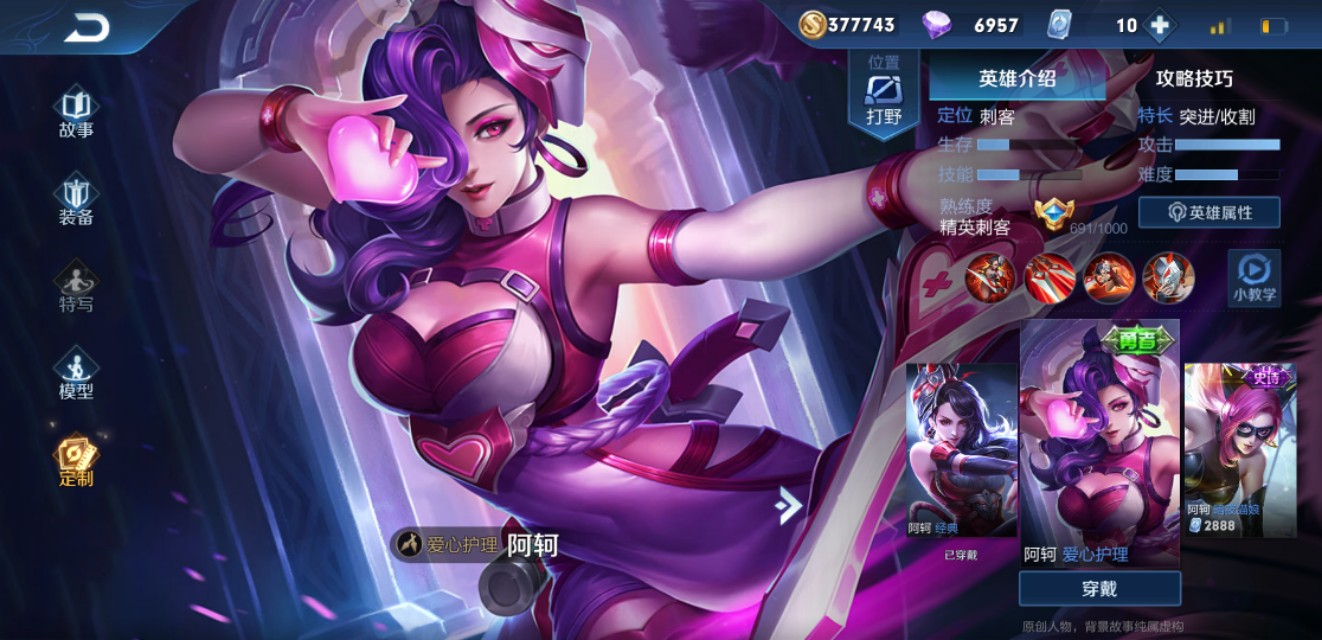This screenshot has width=1322, height=640.
Task: Go back using the return arrow
Action: click(x=87, y=29)
